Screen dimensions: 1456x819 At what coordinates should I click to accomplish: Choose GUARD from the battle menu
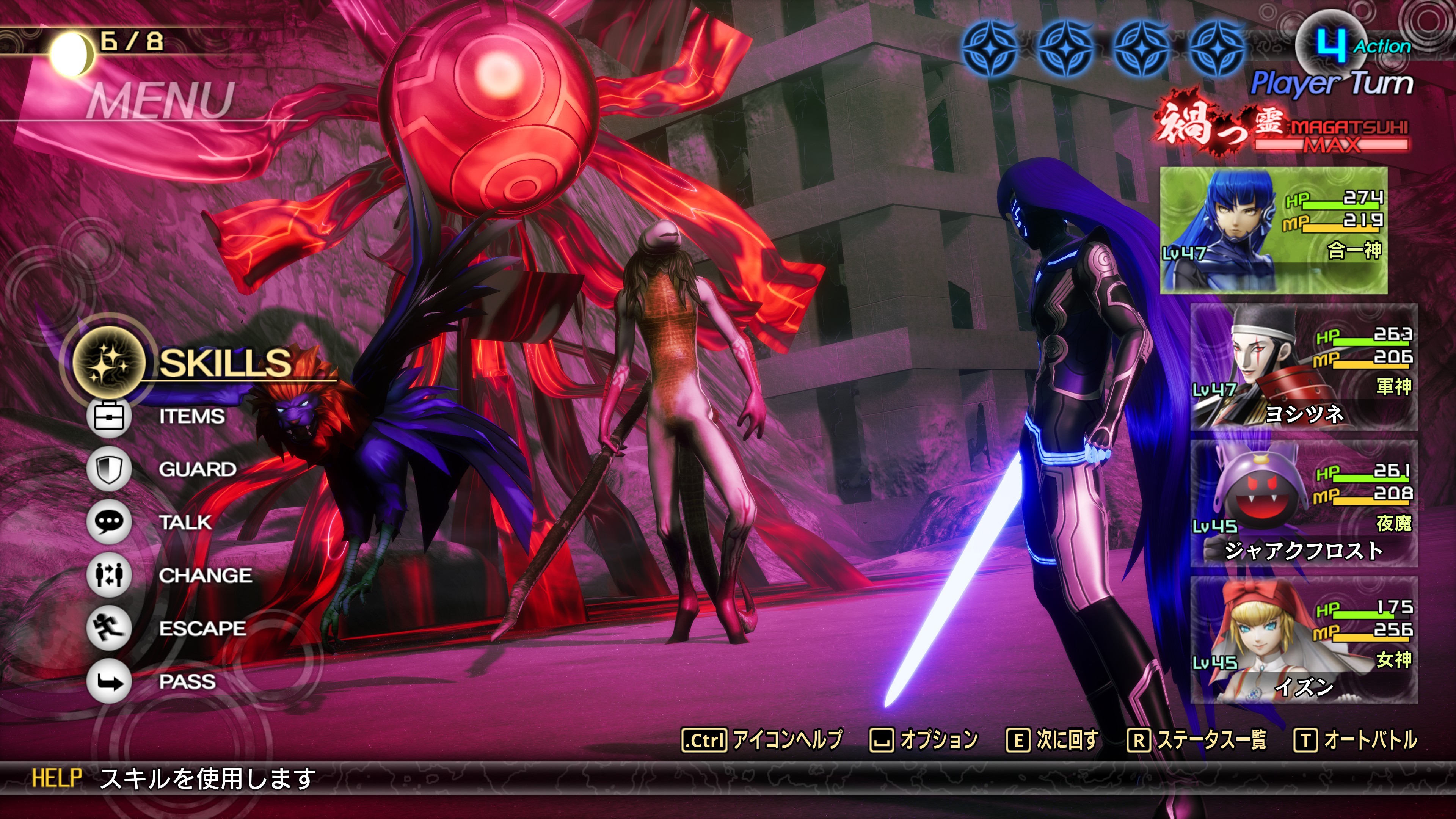[197, 469]
